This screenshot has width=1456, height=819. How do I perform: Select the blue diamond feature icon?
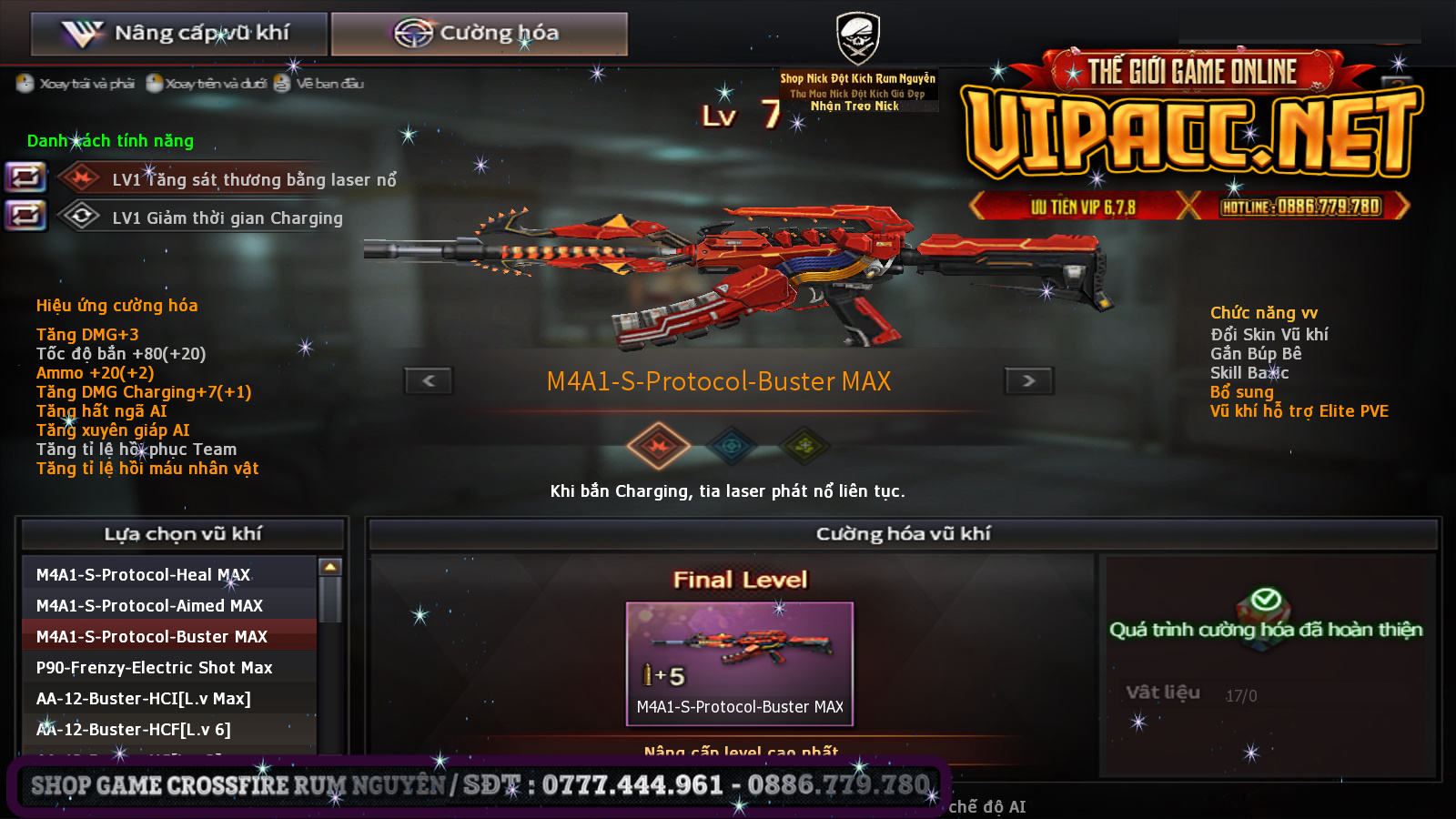coord(732,446)
